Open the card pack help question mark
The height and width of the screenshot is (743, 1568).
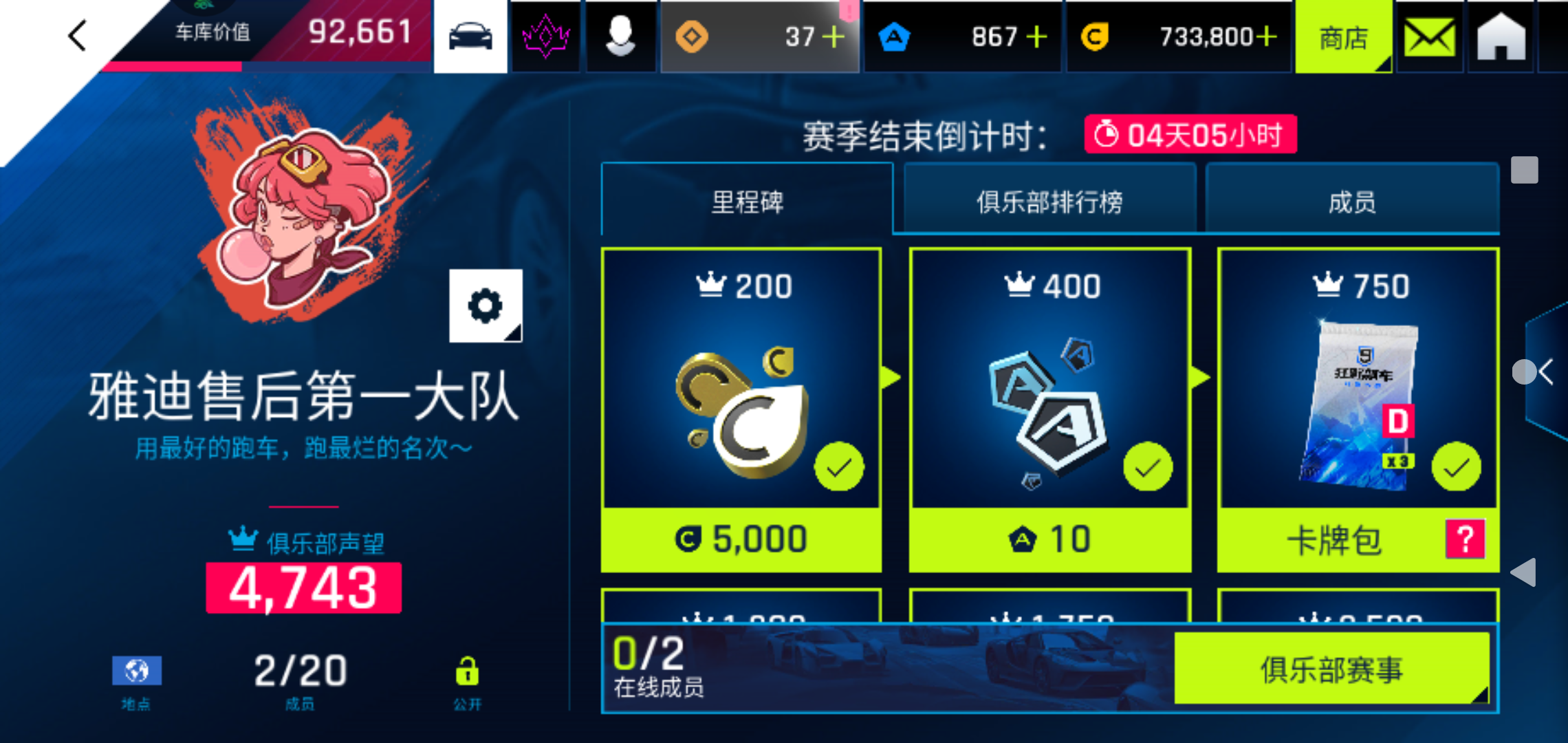point(1465,540)
